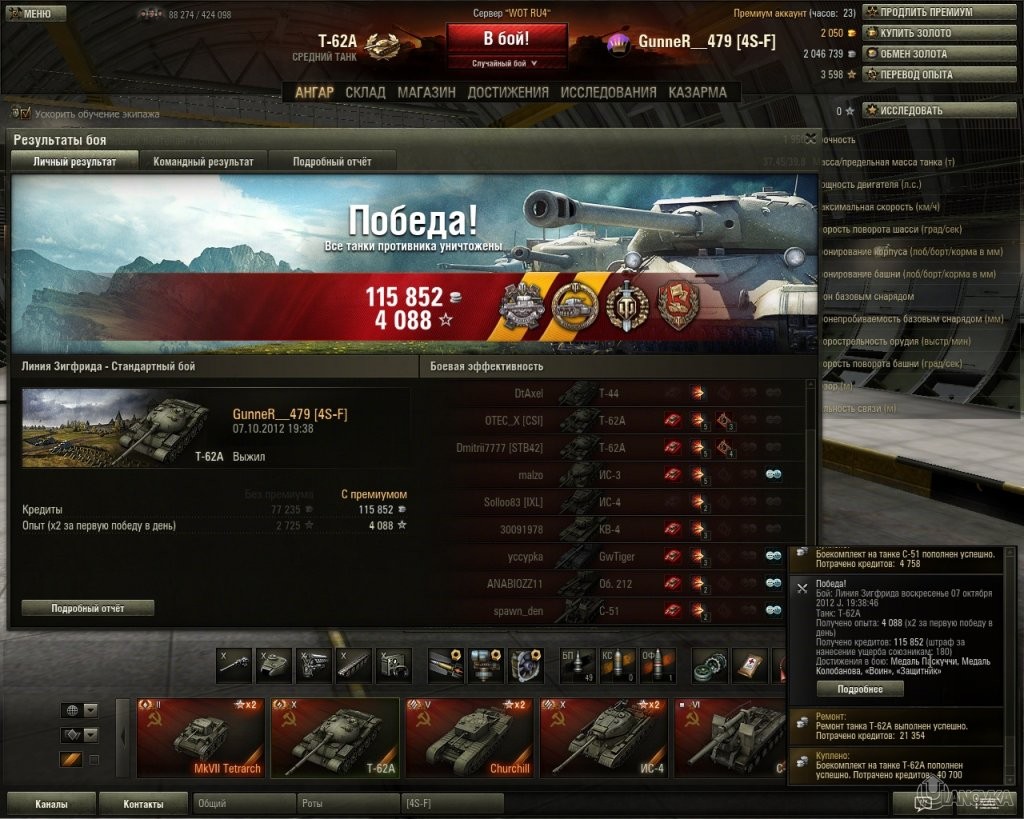The width and height of the screenshot is (1024, 819).
Task: Click Подробнее in victory notification
Action: 859,689
